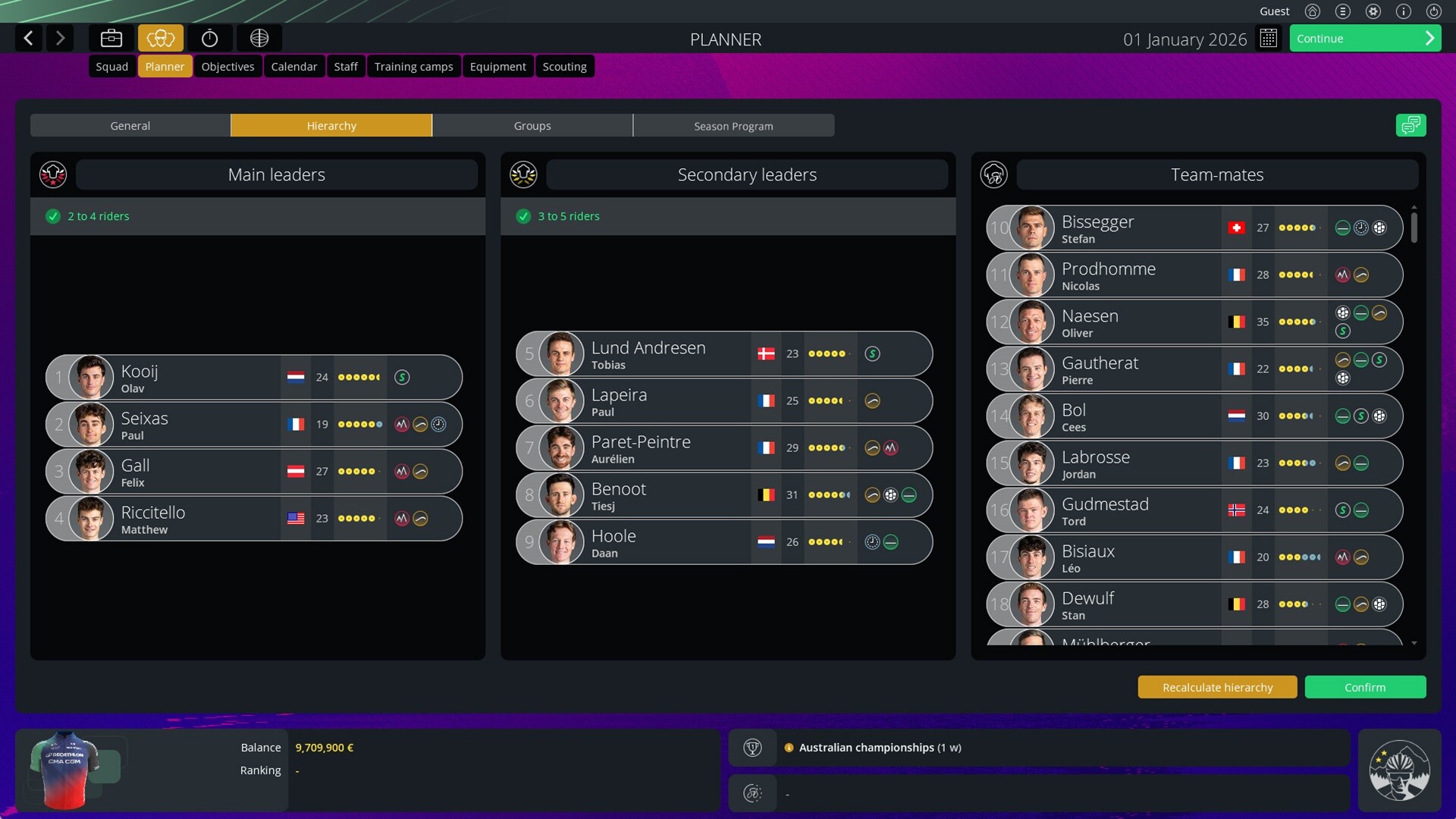The image size is (1456, 819).
Task: Click the printer icon above the Team-mates panel
Action: pos(1410,125)
